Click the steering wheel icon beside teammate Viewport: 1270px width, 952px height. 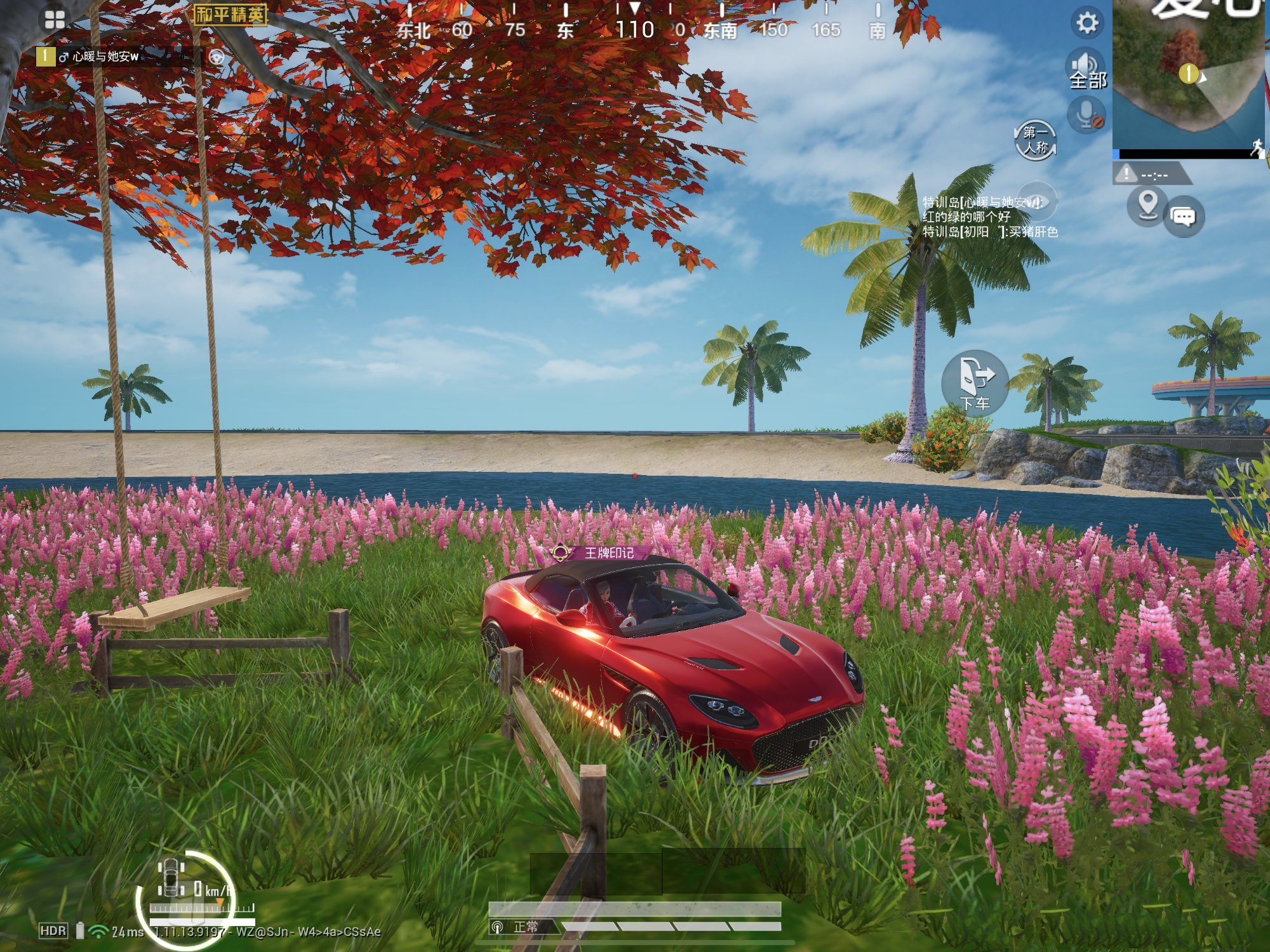click(x=217, y=58)
